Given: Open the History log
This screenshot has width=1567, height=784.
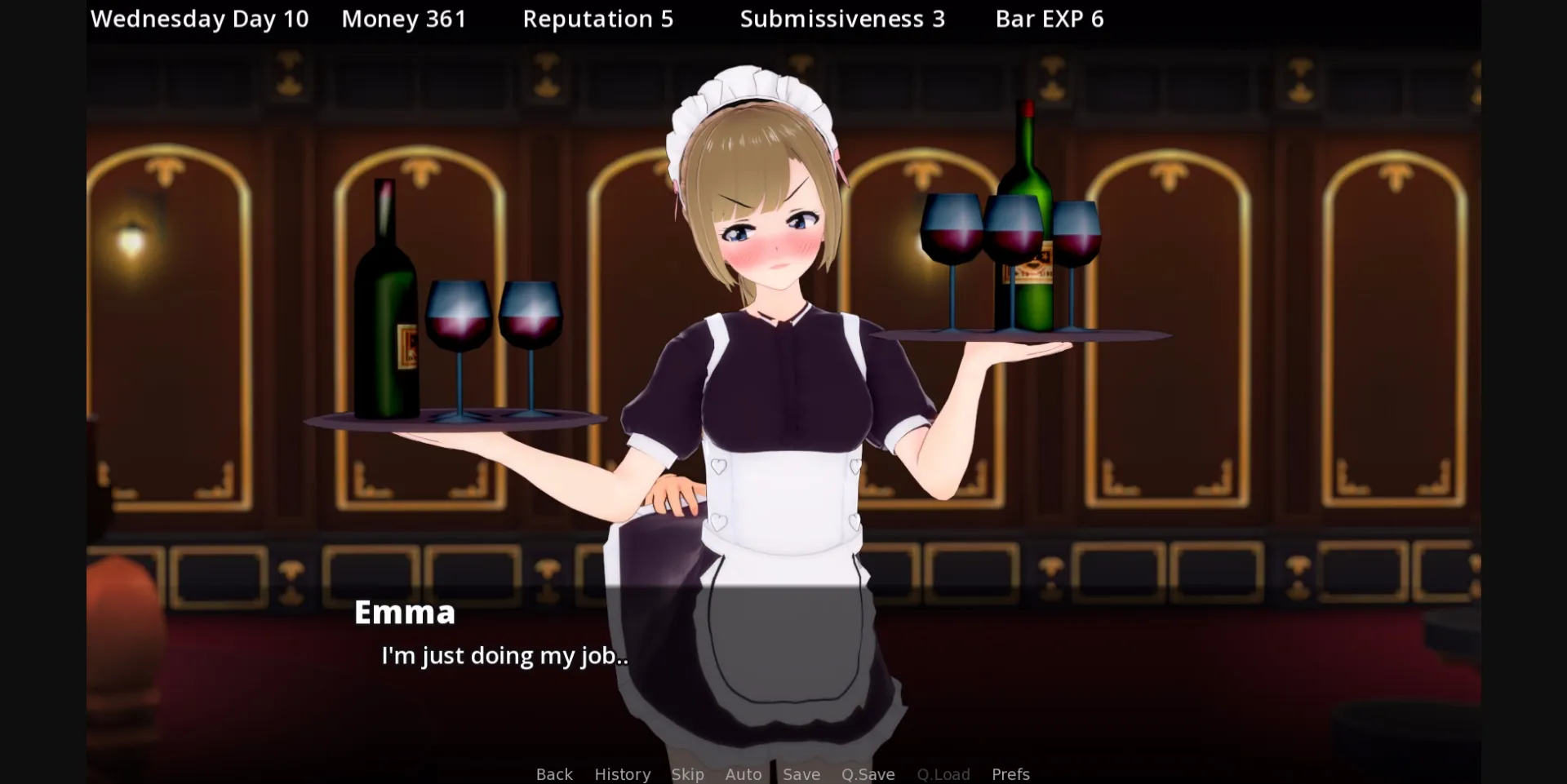Looking at the screenshot, I should click(622, 774).
